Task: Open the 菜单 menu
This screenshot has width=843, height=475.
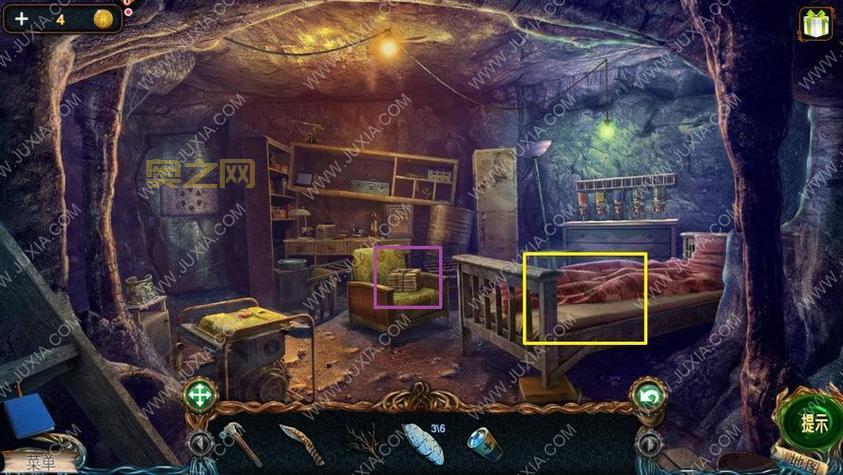Action: (42, 462)
